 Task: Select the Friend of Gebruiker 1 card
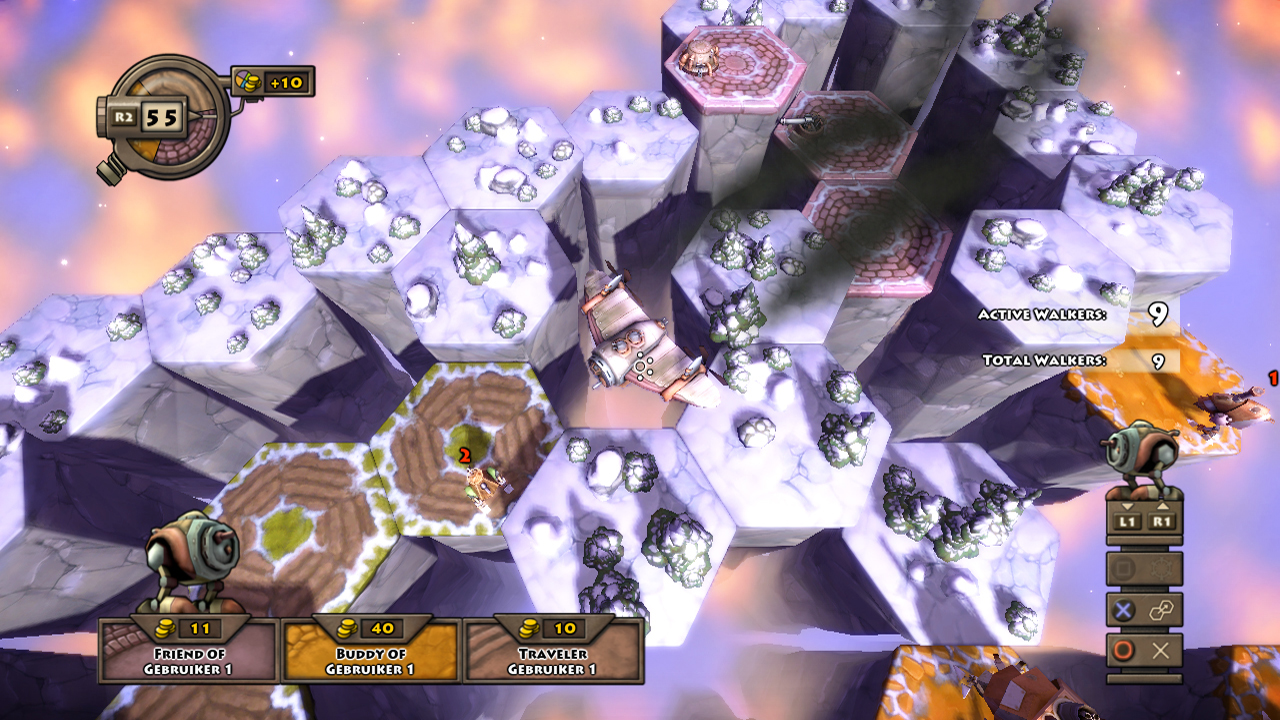point(188,652)
